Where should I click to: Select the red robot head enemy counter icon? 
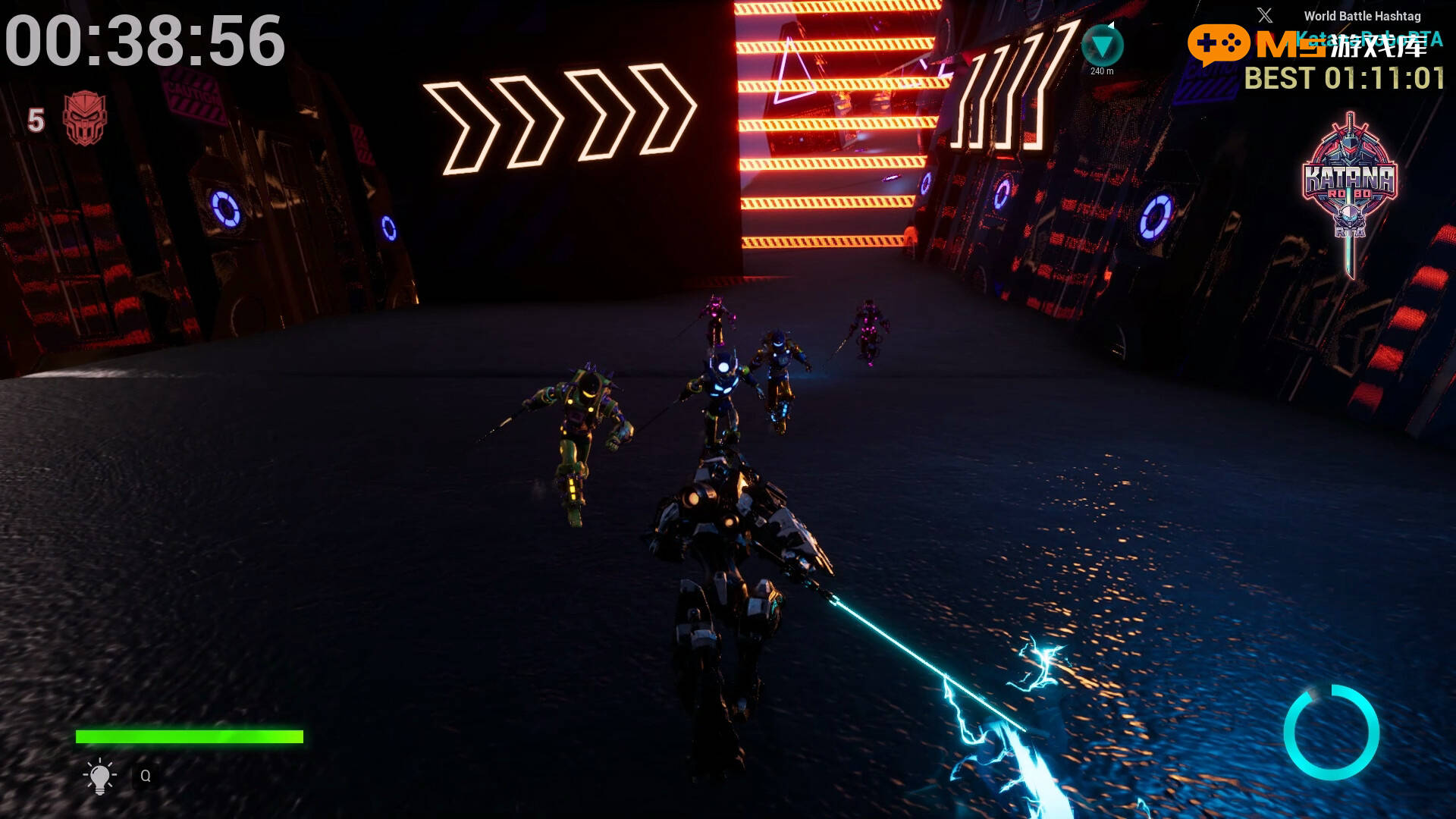[85, 118]
